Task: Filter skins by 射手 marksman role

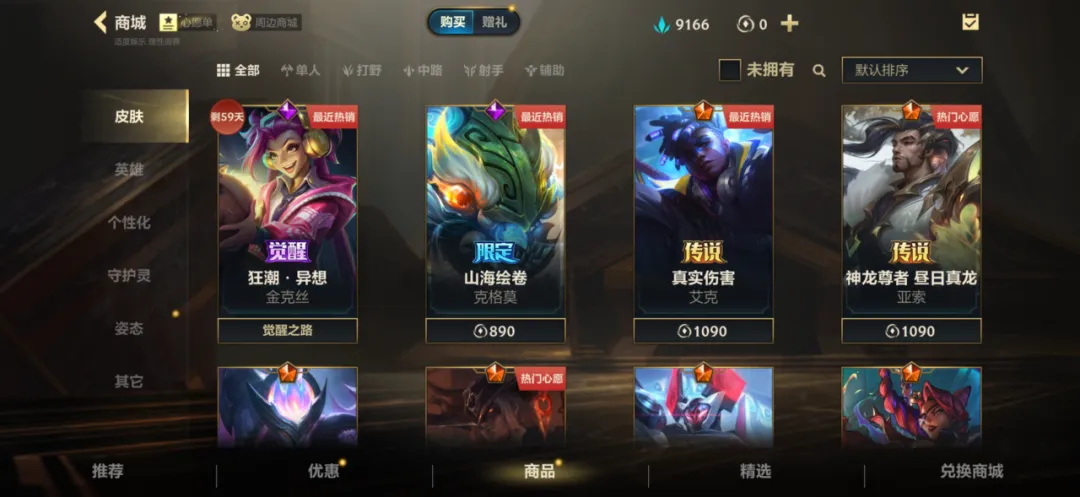Action: click(484, 70)
